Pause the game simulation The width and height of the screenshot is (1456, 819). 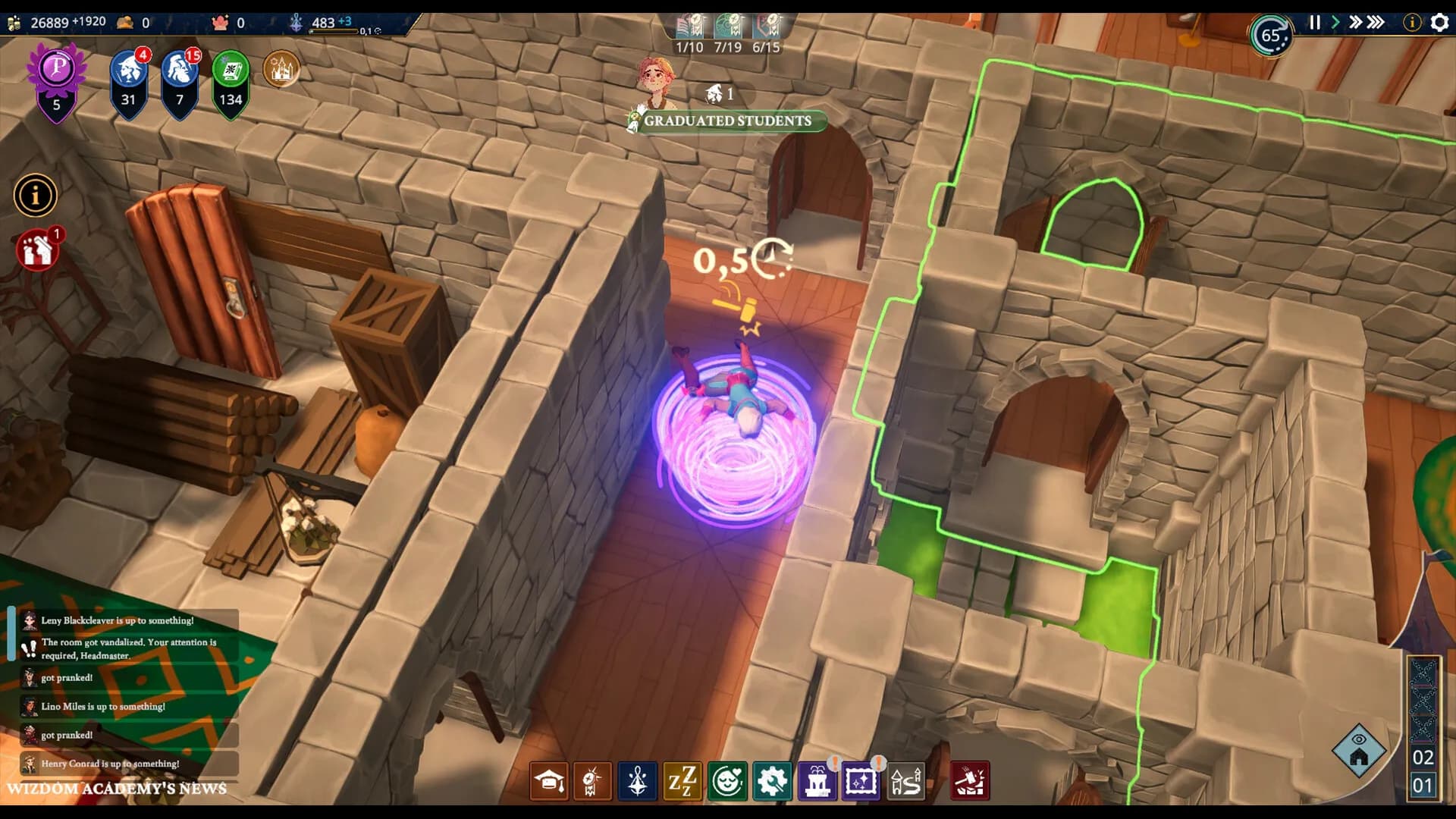coord(1315,22)
